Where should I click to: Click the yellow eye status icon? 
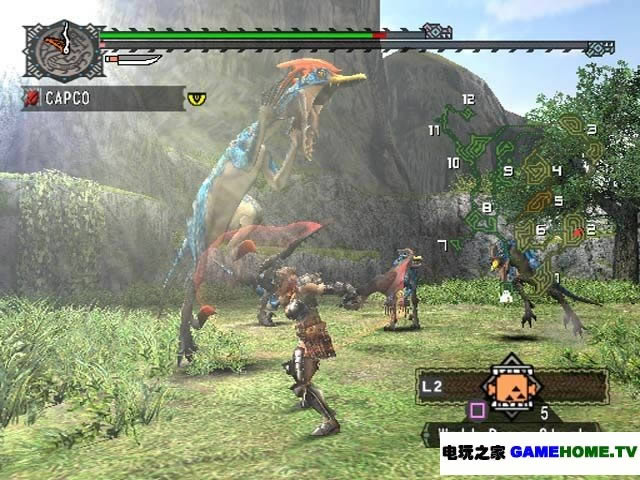(x=195, y=98)
